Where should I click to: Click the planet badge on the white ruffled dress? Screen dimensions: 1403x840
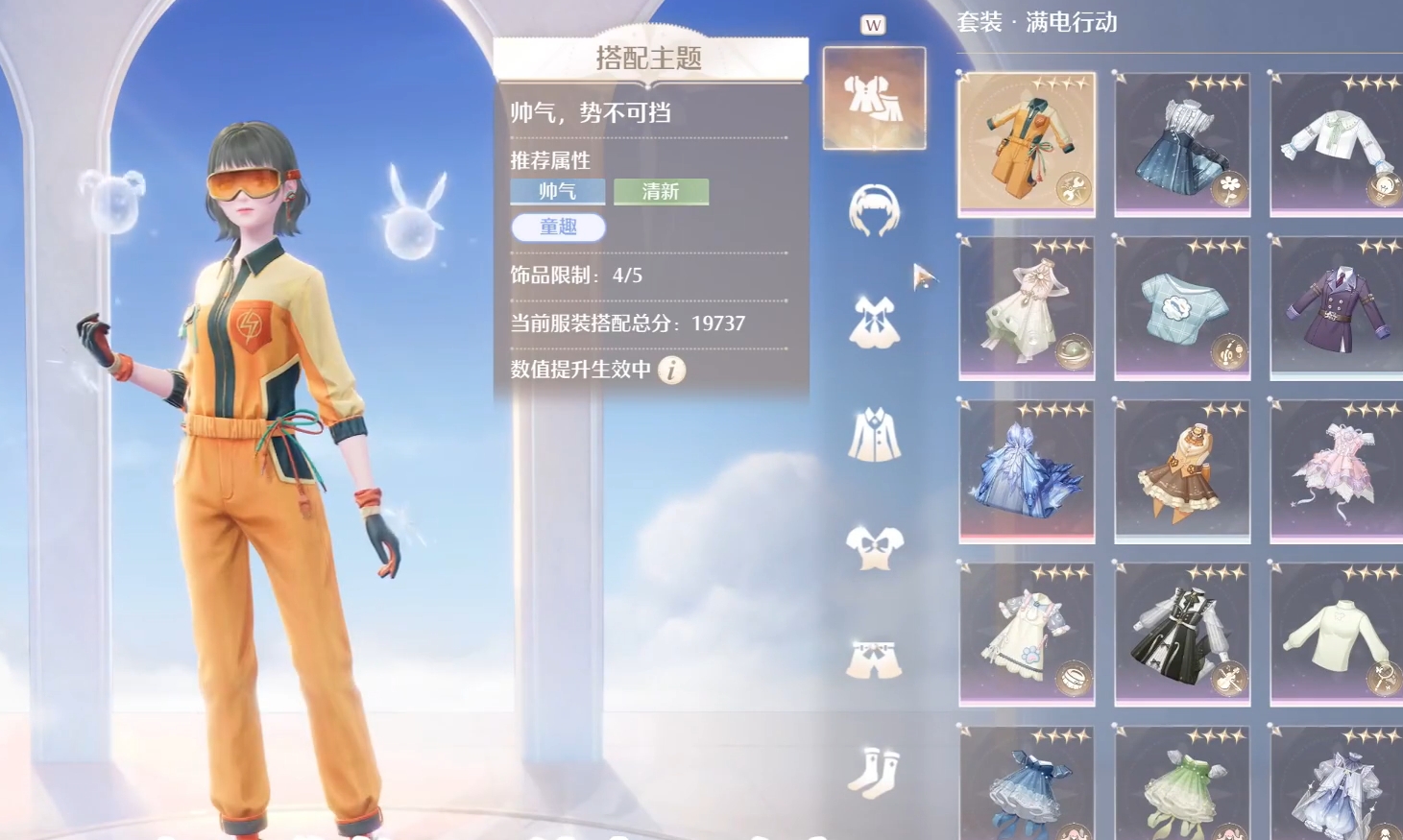(1074, 353)
